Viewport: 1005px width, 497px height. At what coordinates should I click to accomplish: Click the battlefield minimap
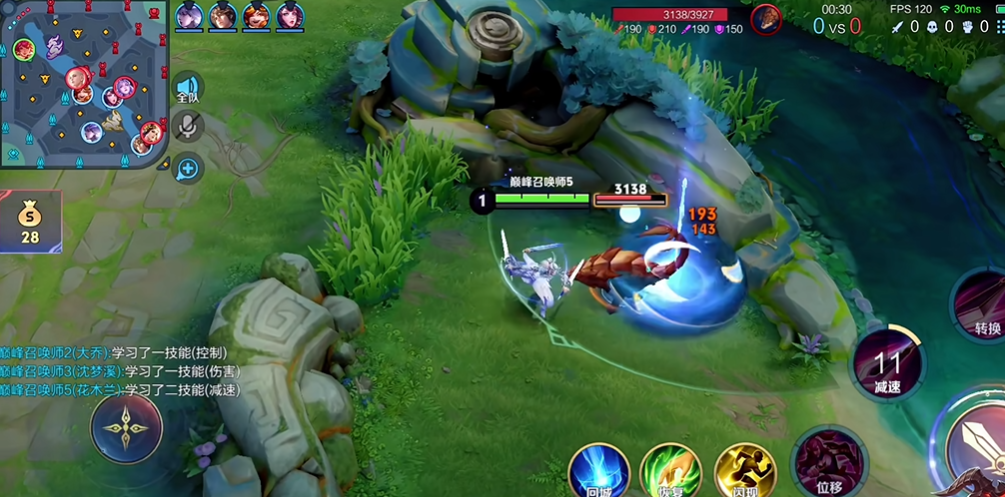[x=84, y=84]
